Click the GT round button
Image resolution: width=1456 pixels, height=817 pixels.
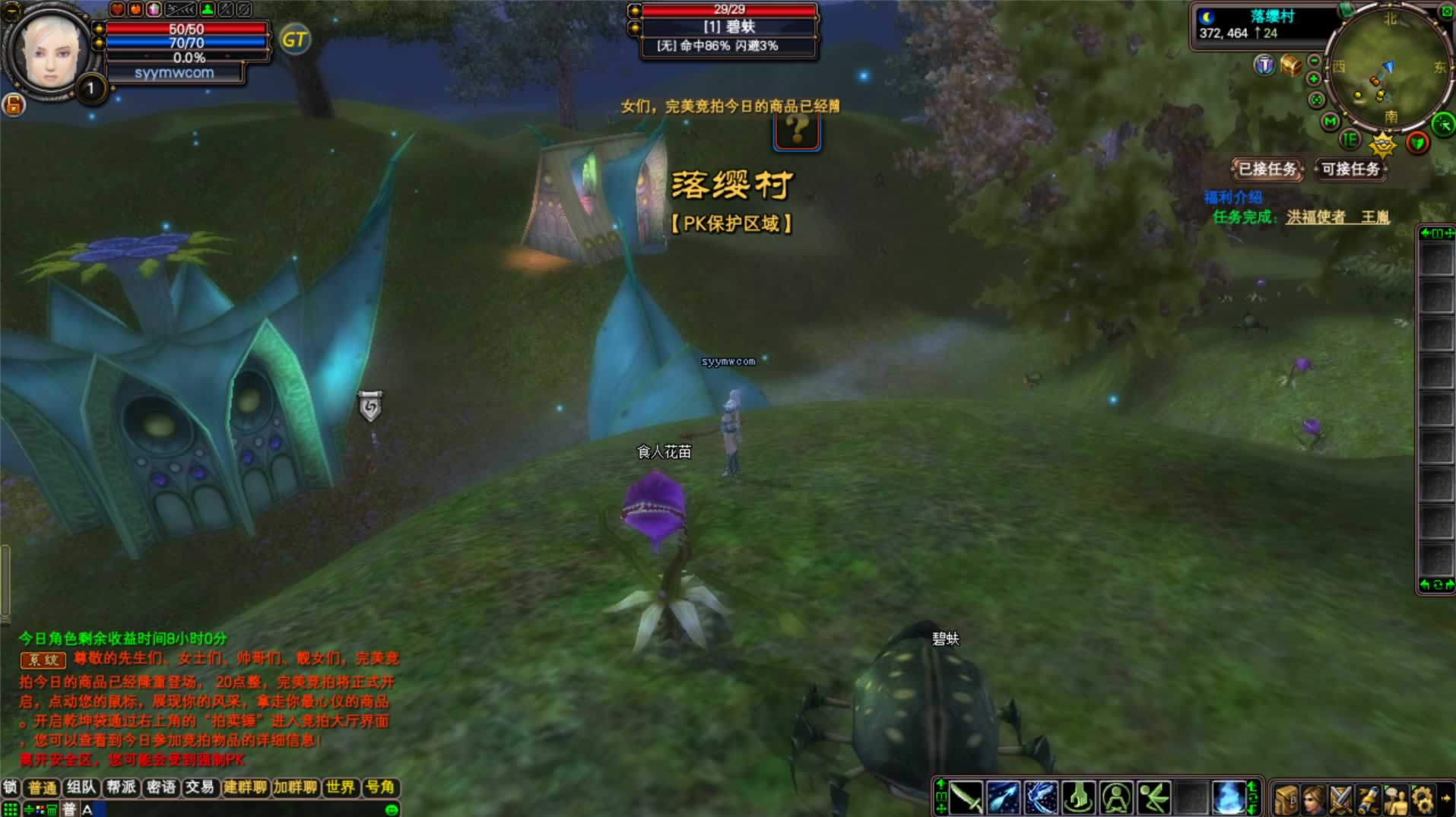tap(295, 40)
